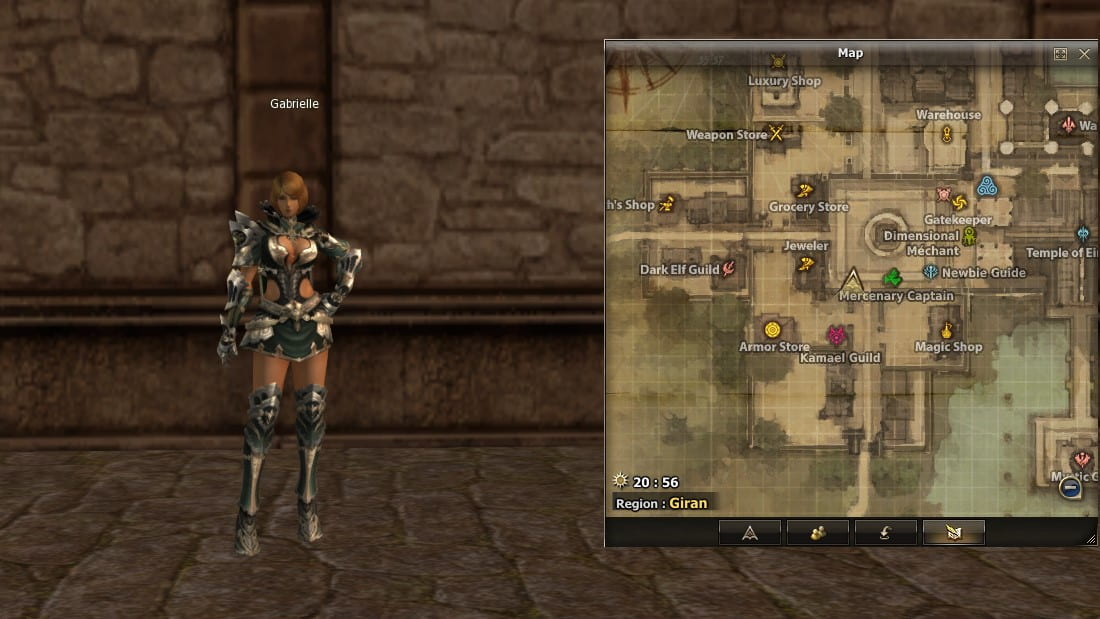
Task: Select the Gatekeeper swirl marker
Action: click(x=959, y=201)
